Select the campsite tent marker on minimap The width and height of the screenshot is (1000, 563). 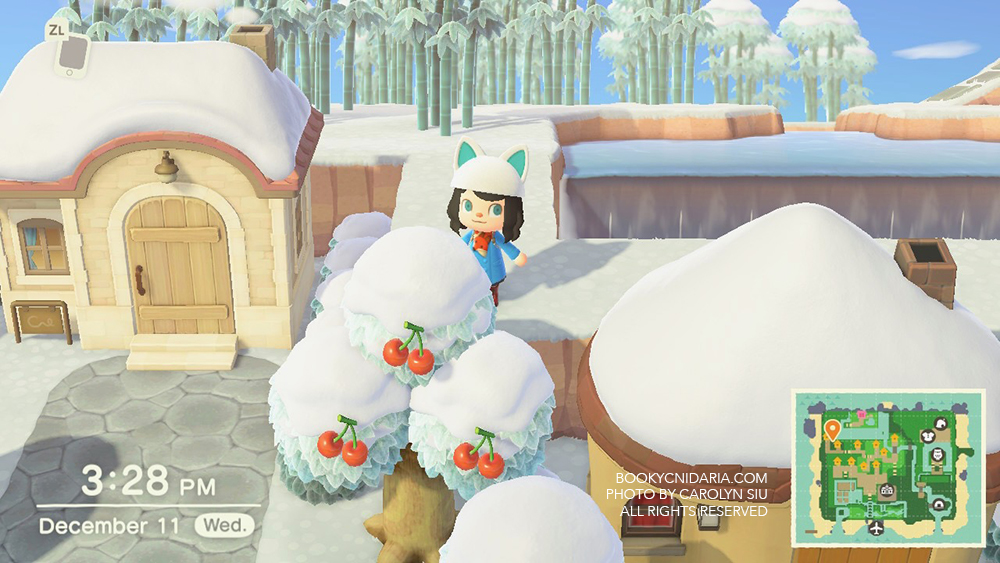pyautogui.click(x=937, y=504)
